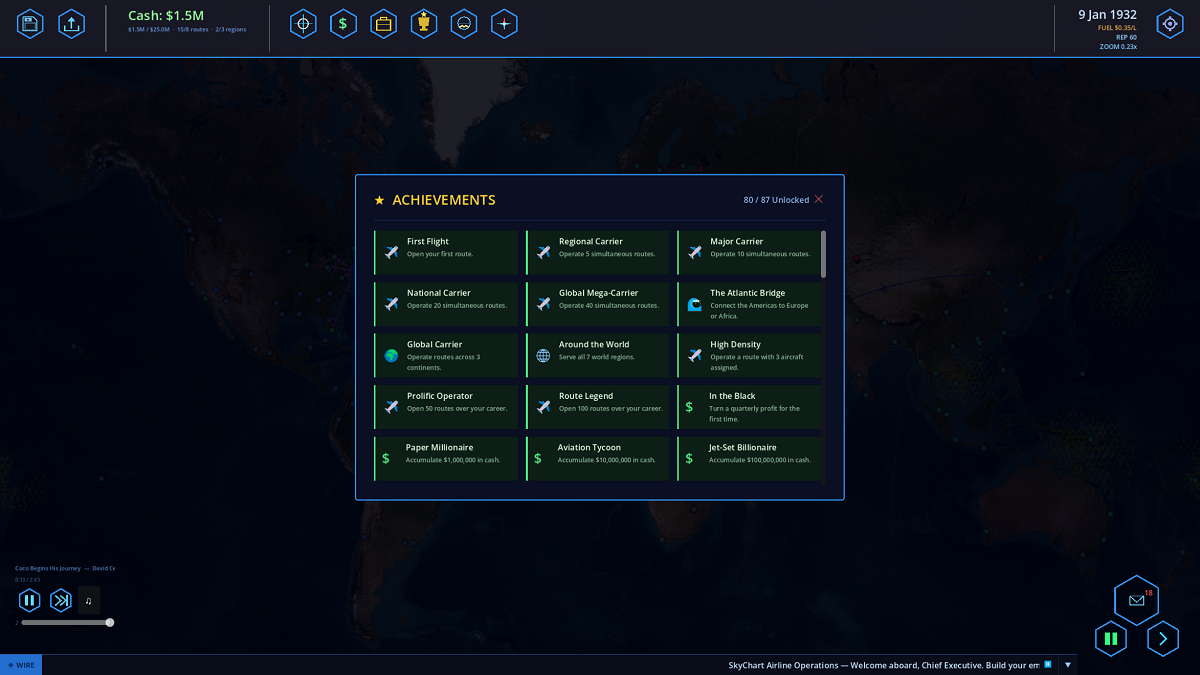This screenshot has height=675, width=1200.
Task: Select the crosshair target icon in top bar
Action: click(303, 24)
